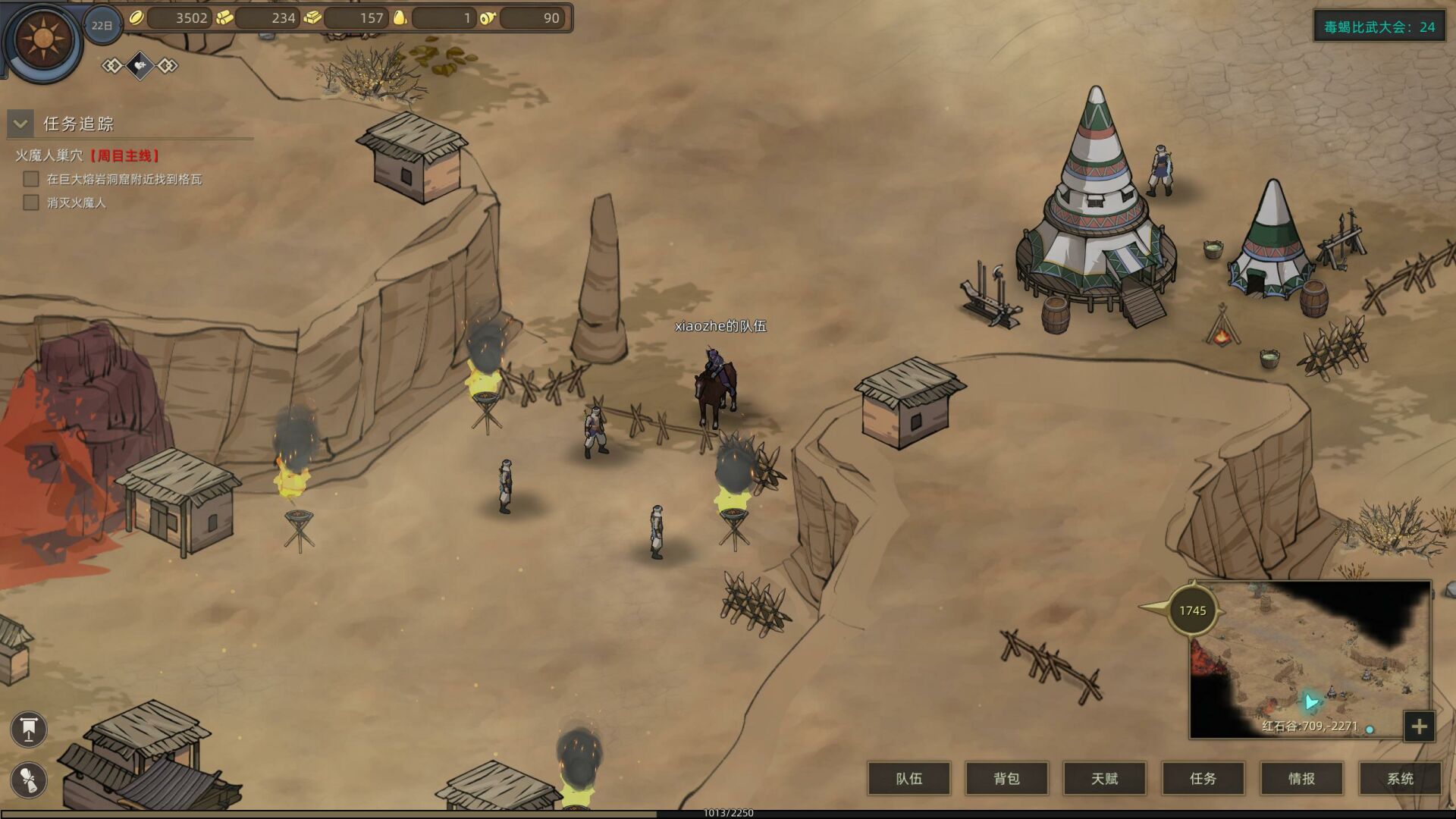Viewport: 1456px width, 819px height.
Task: Open the 系统 system menu
Action: tap(1400, 779)
